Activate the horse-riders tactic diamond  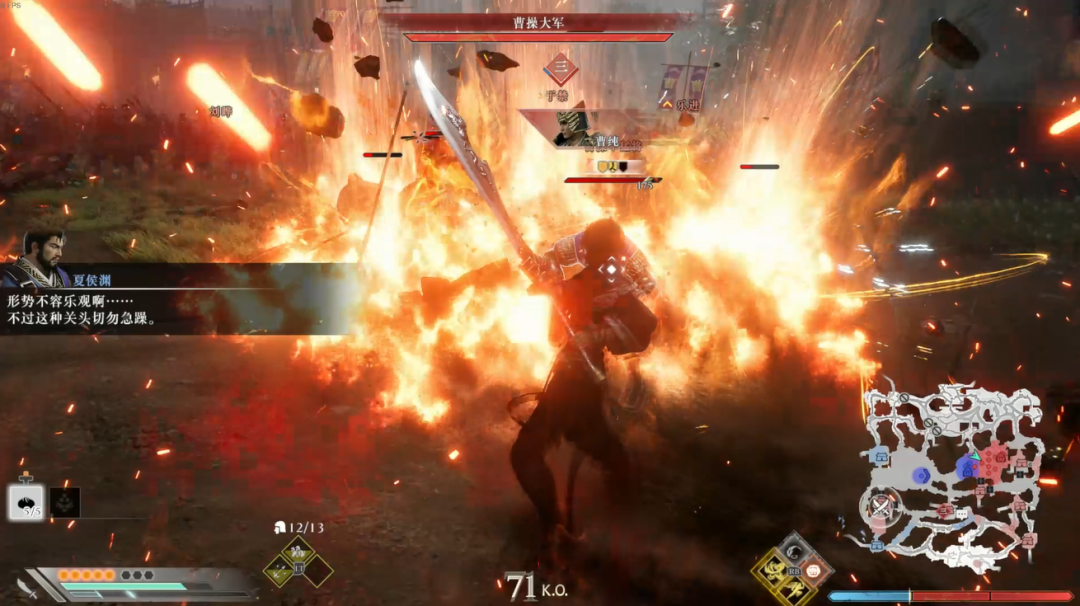[x=298, y=551]
